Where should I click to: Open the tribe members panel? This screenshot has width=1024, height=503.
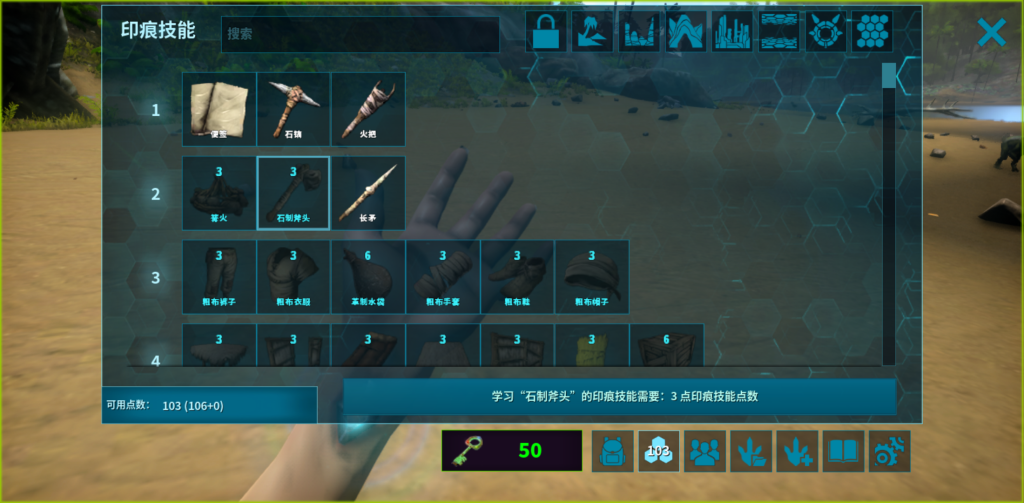(x=705, y=451)
